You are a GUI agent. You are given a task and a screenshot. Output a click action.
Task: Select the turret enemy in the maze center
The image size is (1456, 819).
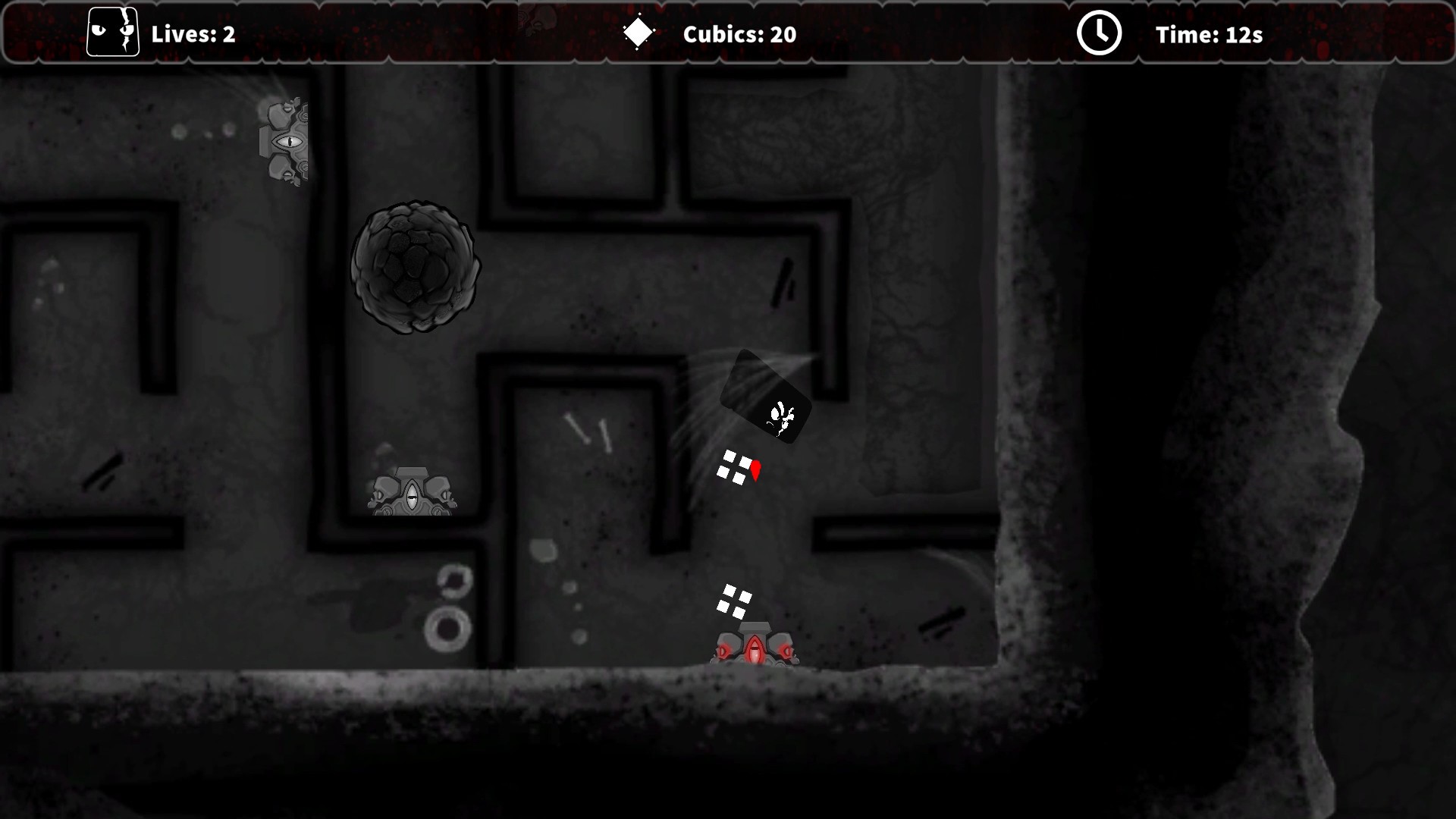[413, 494]
